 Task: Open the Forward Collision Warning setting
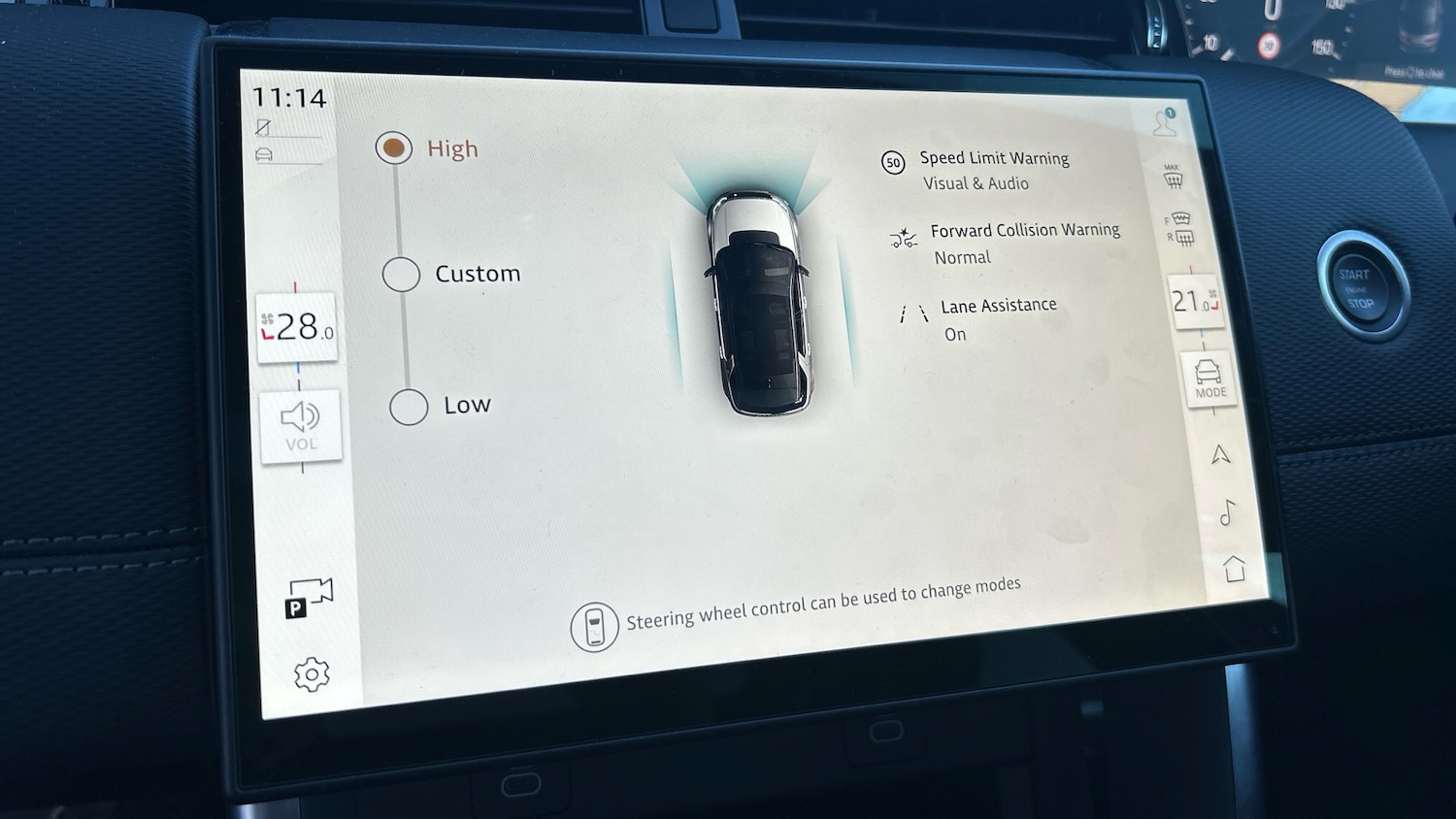point(1023,243)
